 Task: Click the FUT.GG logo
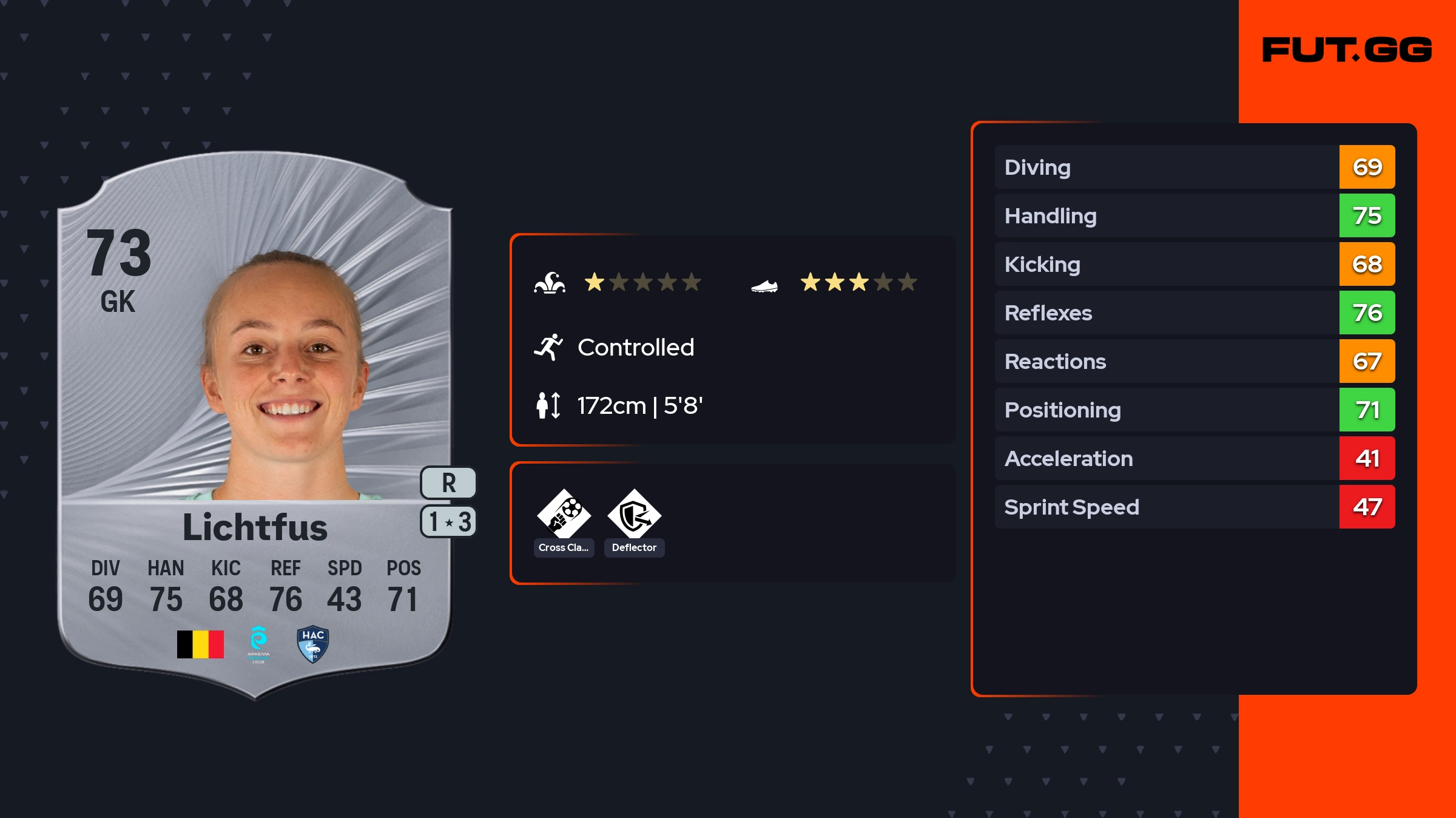(x=1347, y=50)
